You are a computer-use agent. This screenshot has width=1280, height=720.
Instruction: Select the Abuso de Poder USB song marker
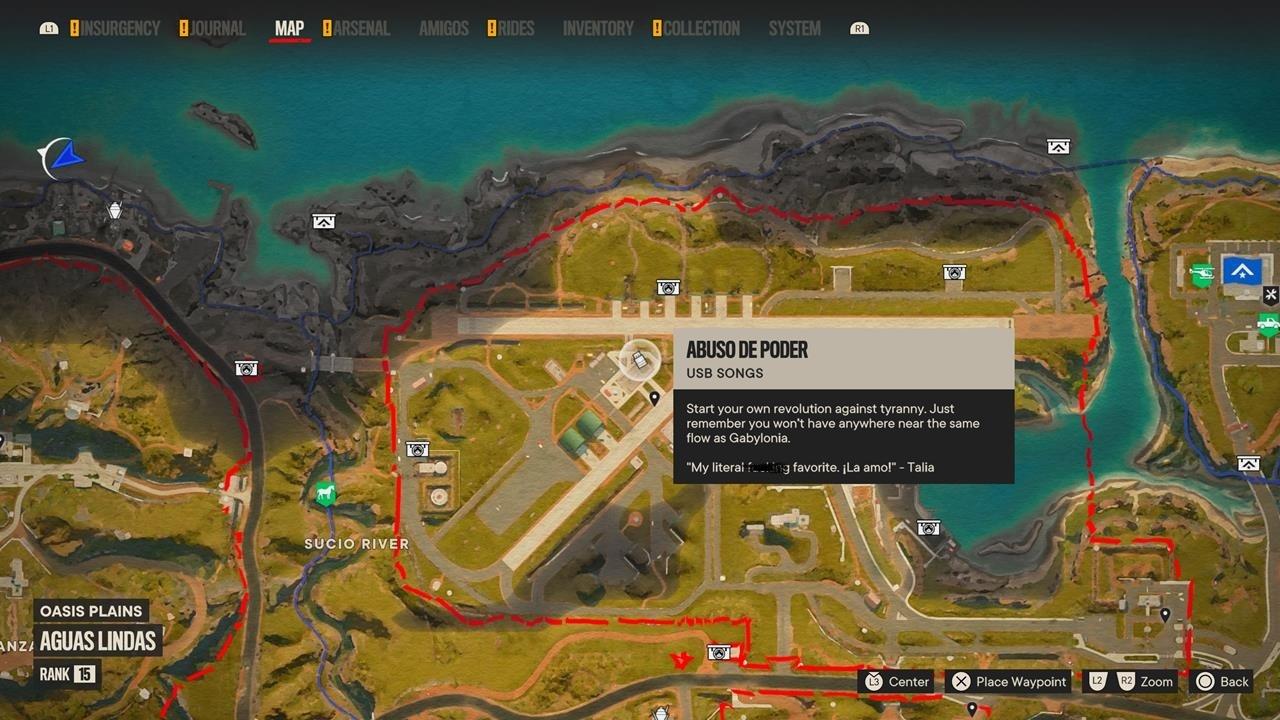click(x=640, y=360)
